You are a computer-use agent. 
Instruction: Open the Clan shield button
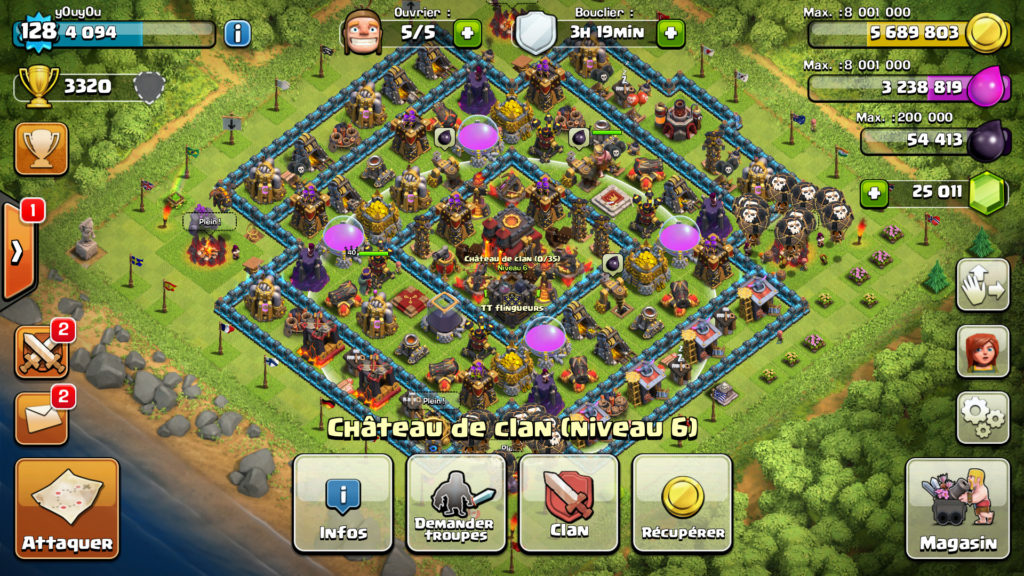(568, 502)
